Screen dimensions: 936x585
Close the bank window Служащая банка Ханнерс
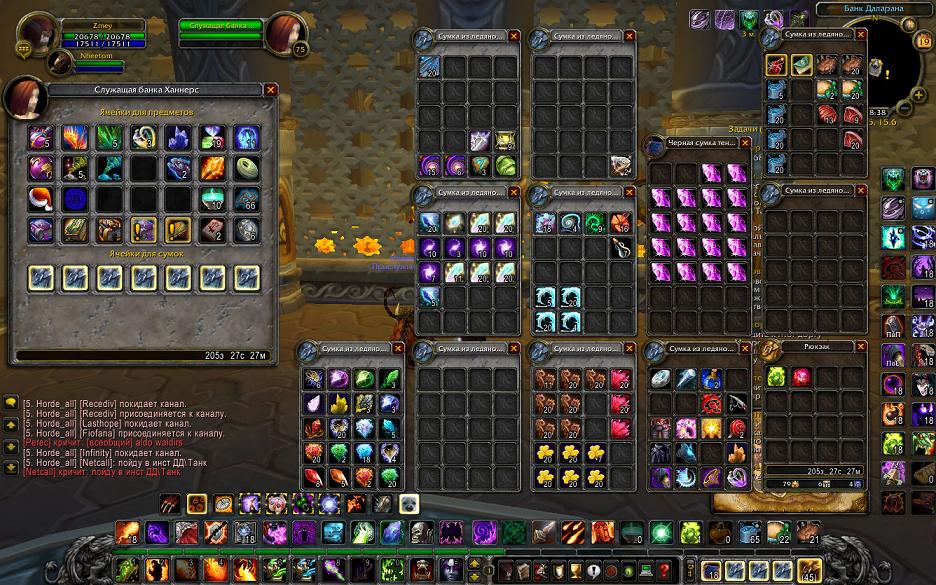pyautogui.click(x=270, y=89)
